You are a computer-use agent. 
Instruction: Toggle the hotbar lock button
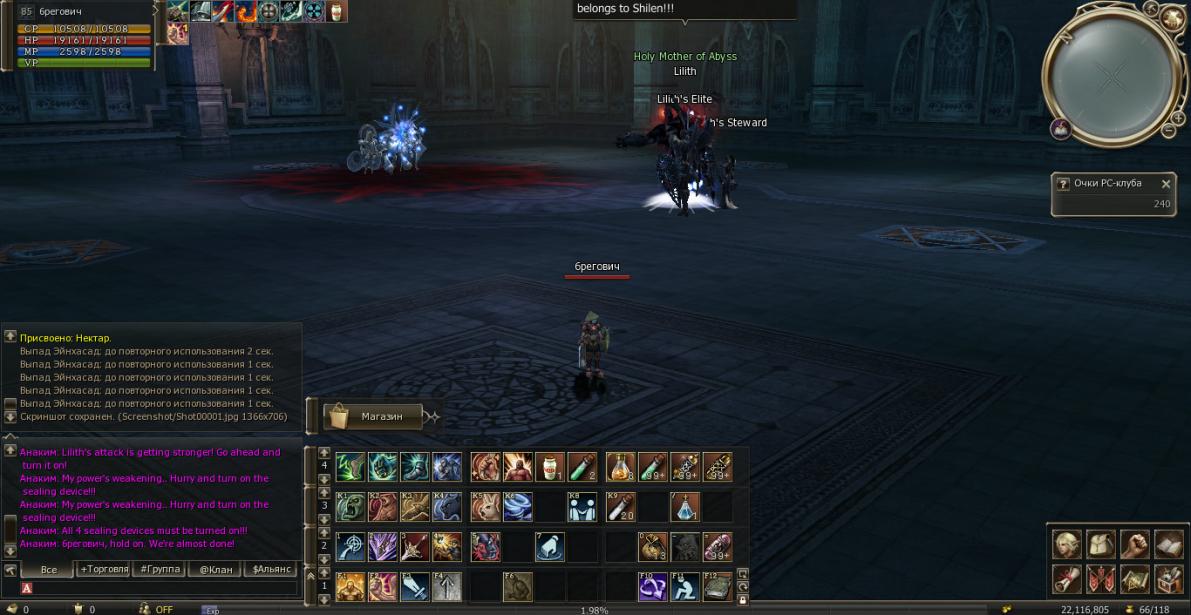742,600
